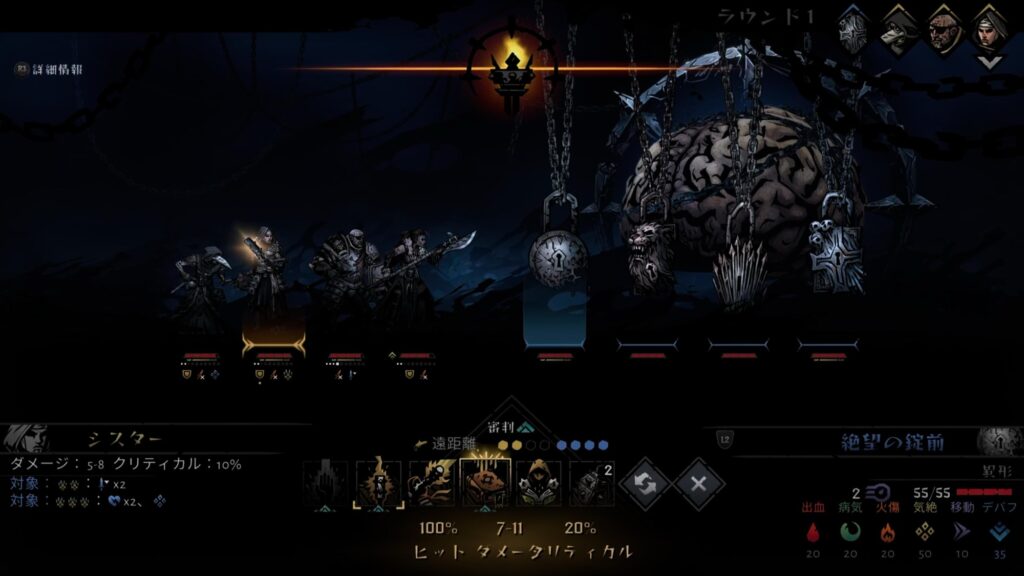
Task: Click the swap position arrows button
Action: 644,484
